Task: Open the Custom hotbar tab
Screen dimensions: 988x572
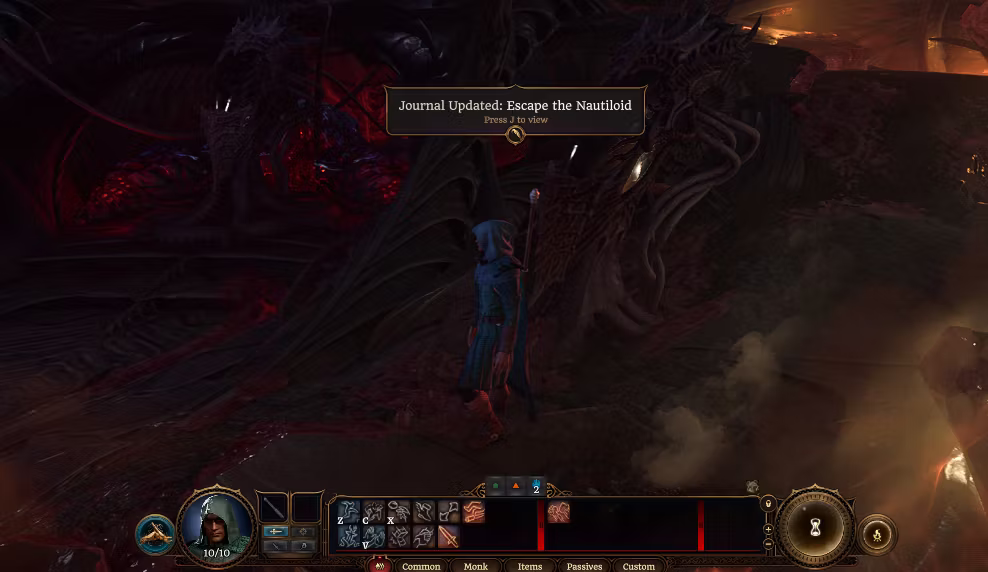Action: pyautogui.click(x=639, y=566)
